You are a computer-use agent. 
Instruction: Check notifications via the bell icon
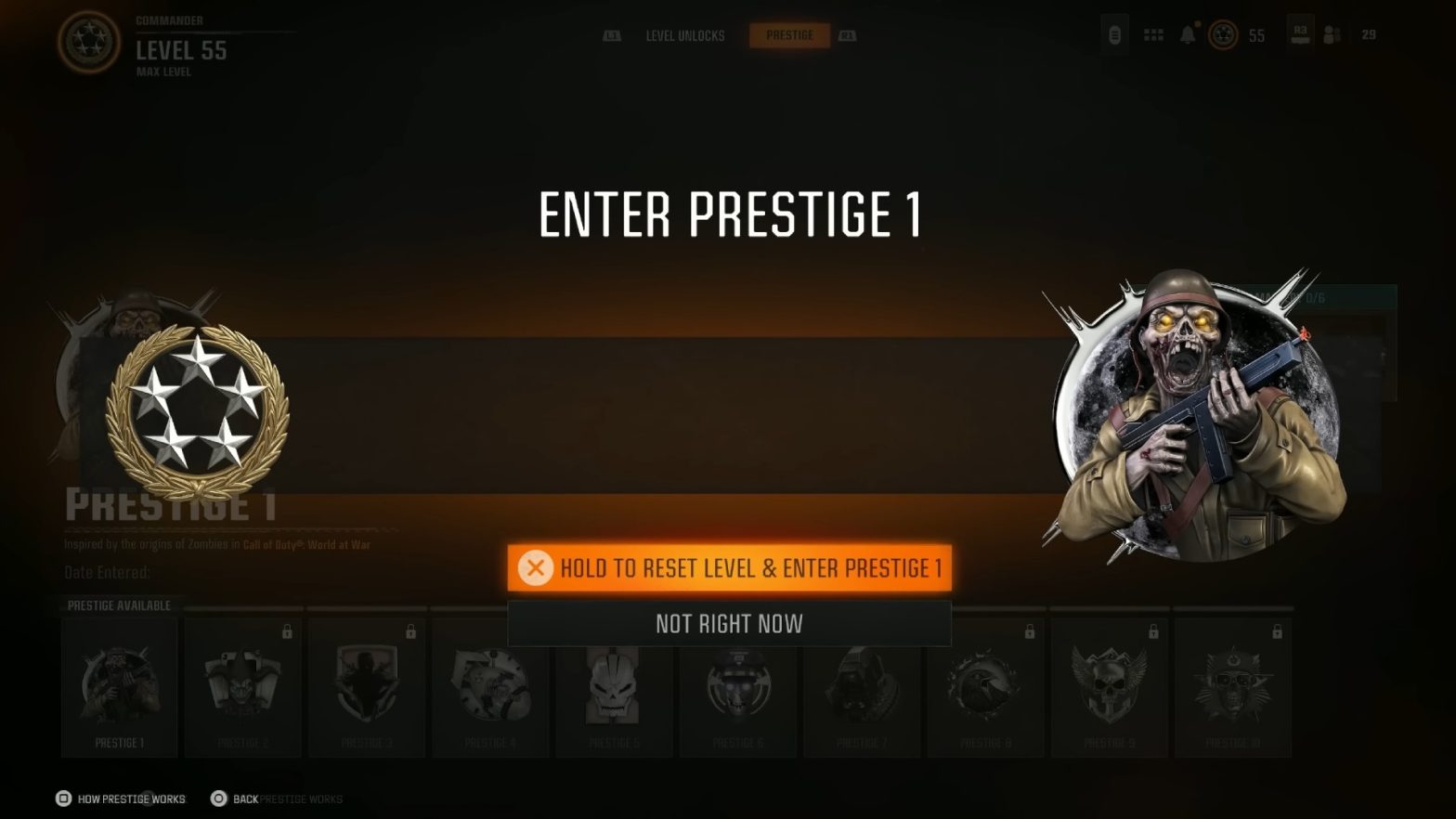pos(1189,34)
